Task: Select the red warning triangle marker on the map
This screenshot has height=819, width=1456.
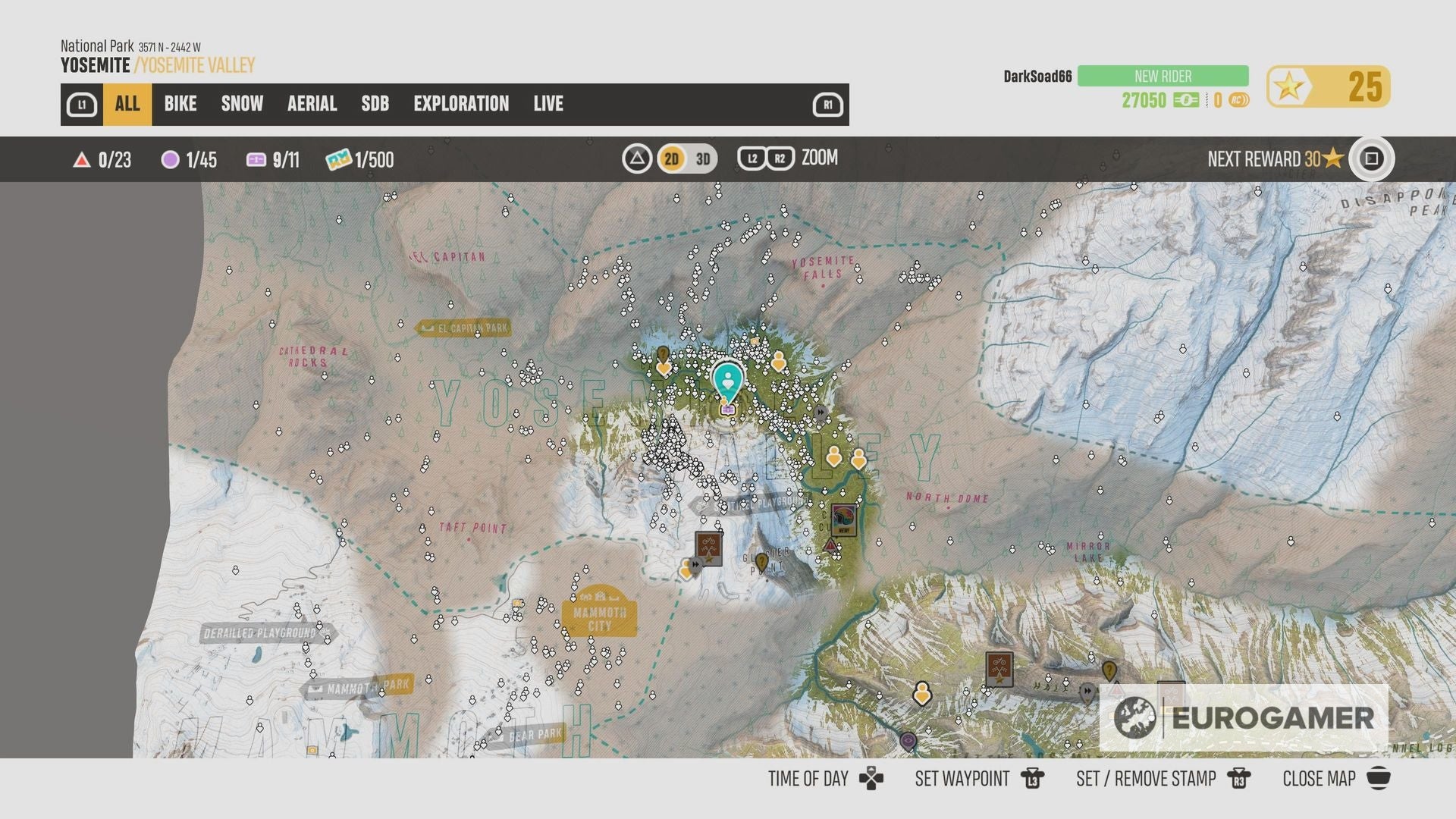Action: click(830, 546)
